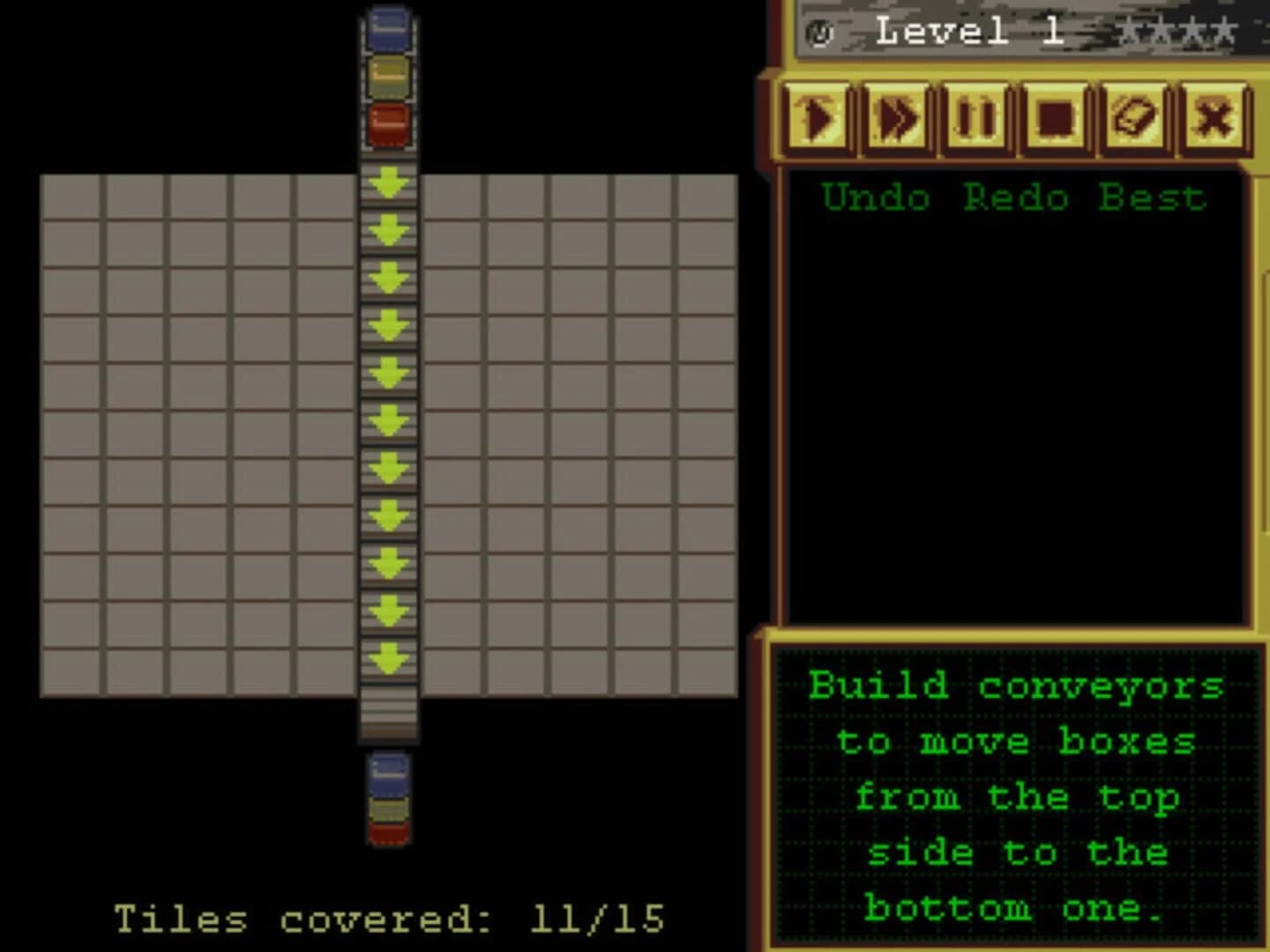The height and width of the screenshot is (952, 1270).
Task: Click the blue box at the top spawner
Action: pos(388,29)
